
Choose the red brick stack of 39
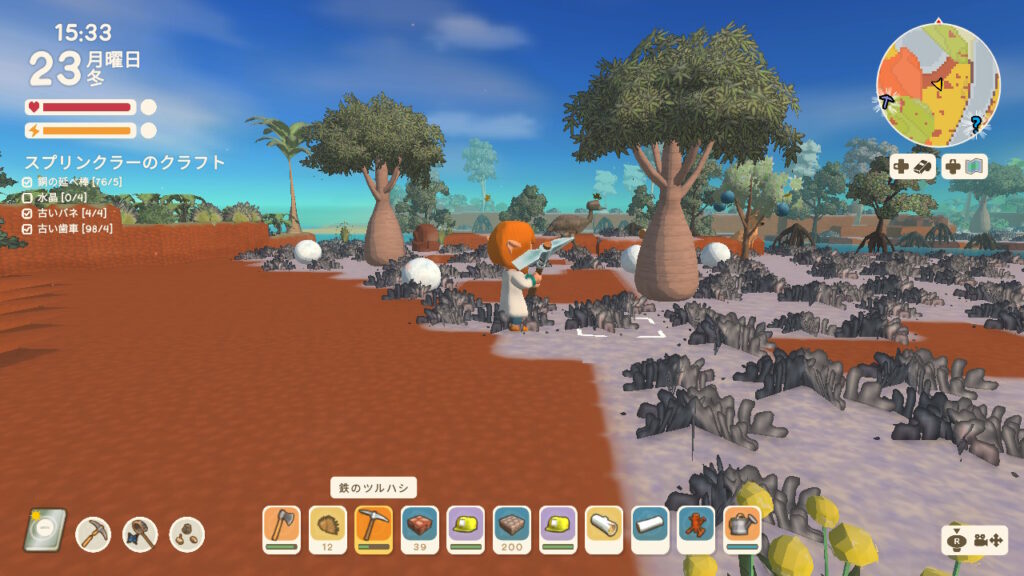[x=419, y=528]
